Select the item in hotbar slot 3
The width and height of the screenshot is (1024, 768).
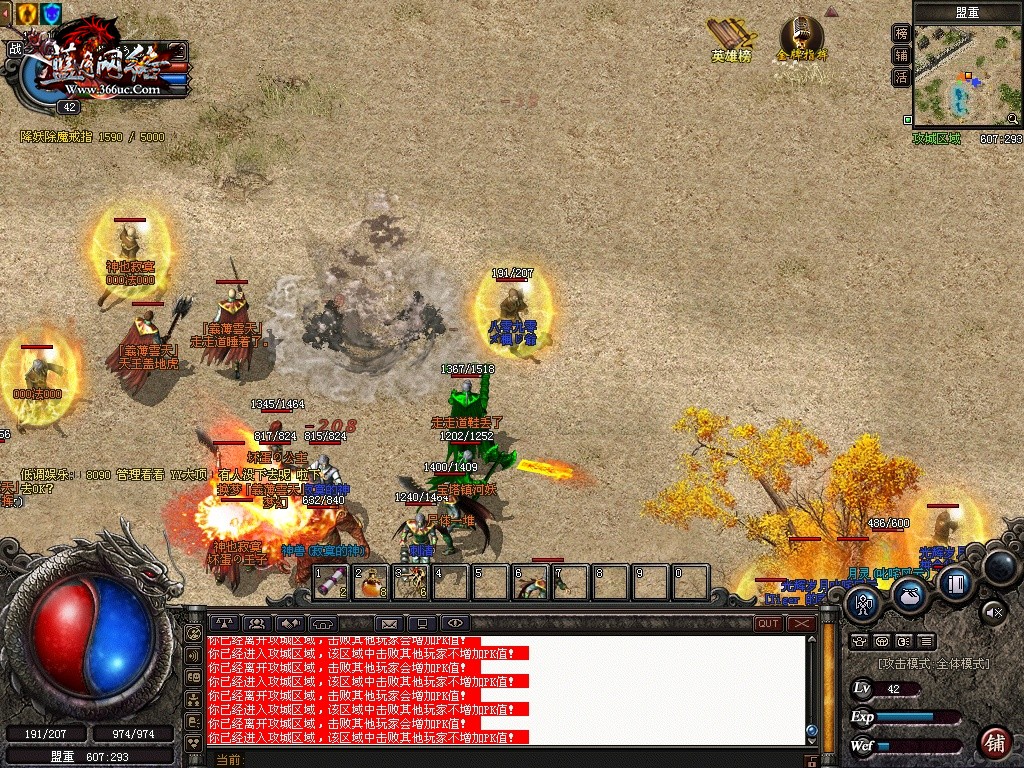(x=411, y=581)
